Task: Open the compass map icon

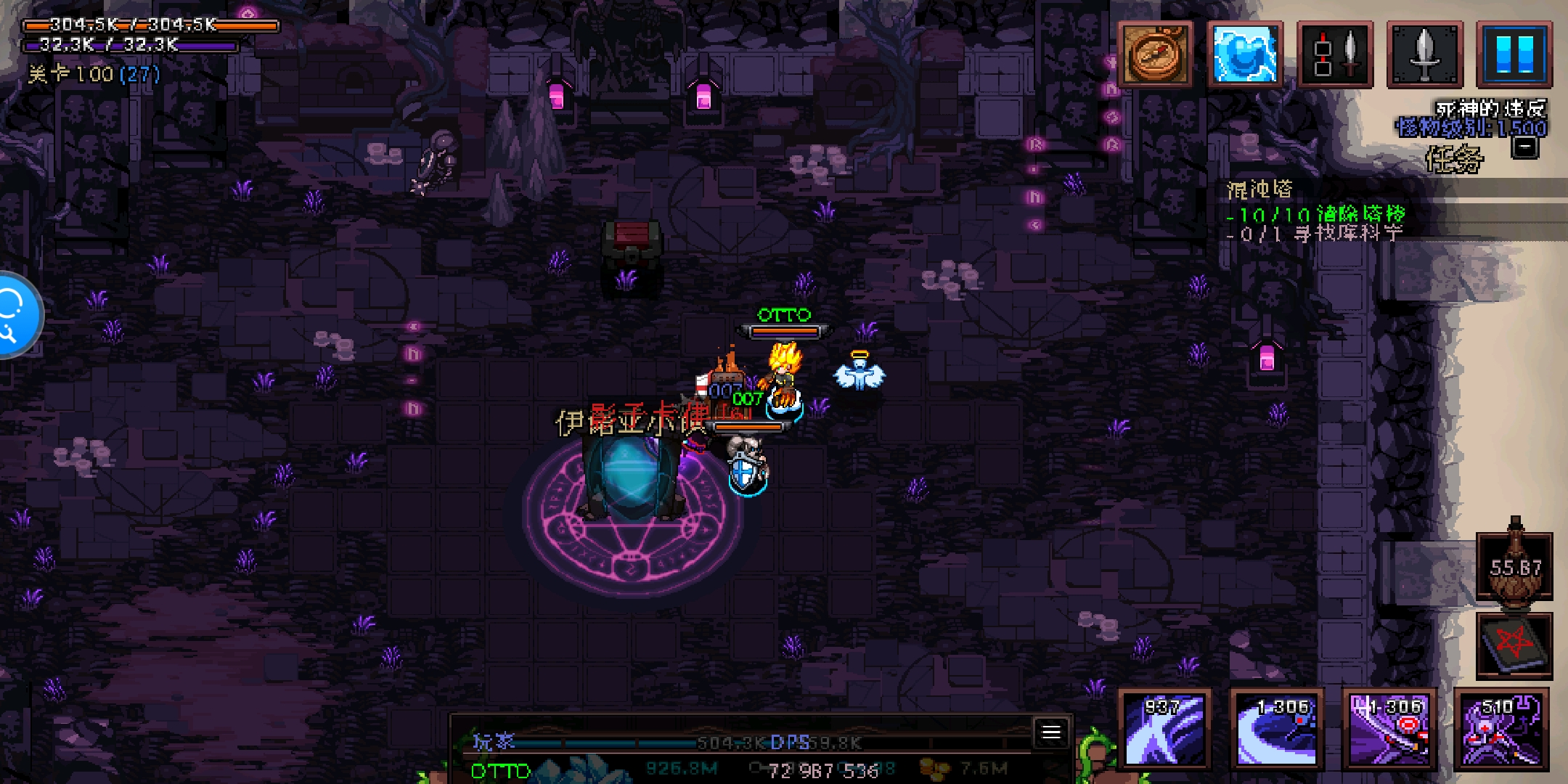Action: point(1155,54)
